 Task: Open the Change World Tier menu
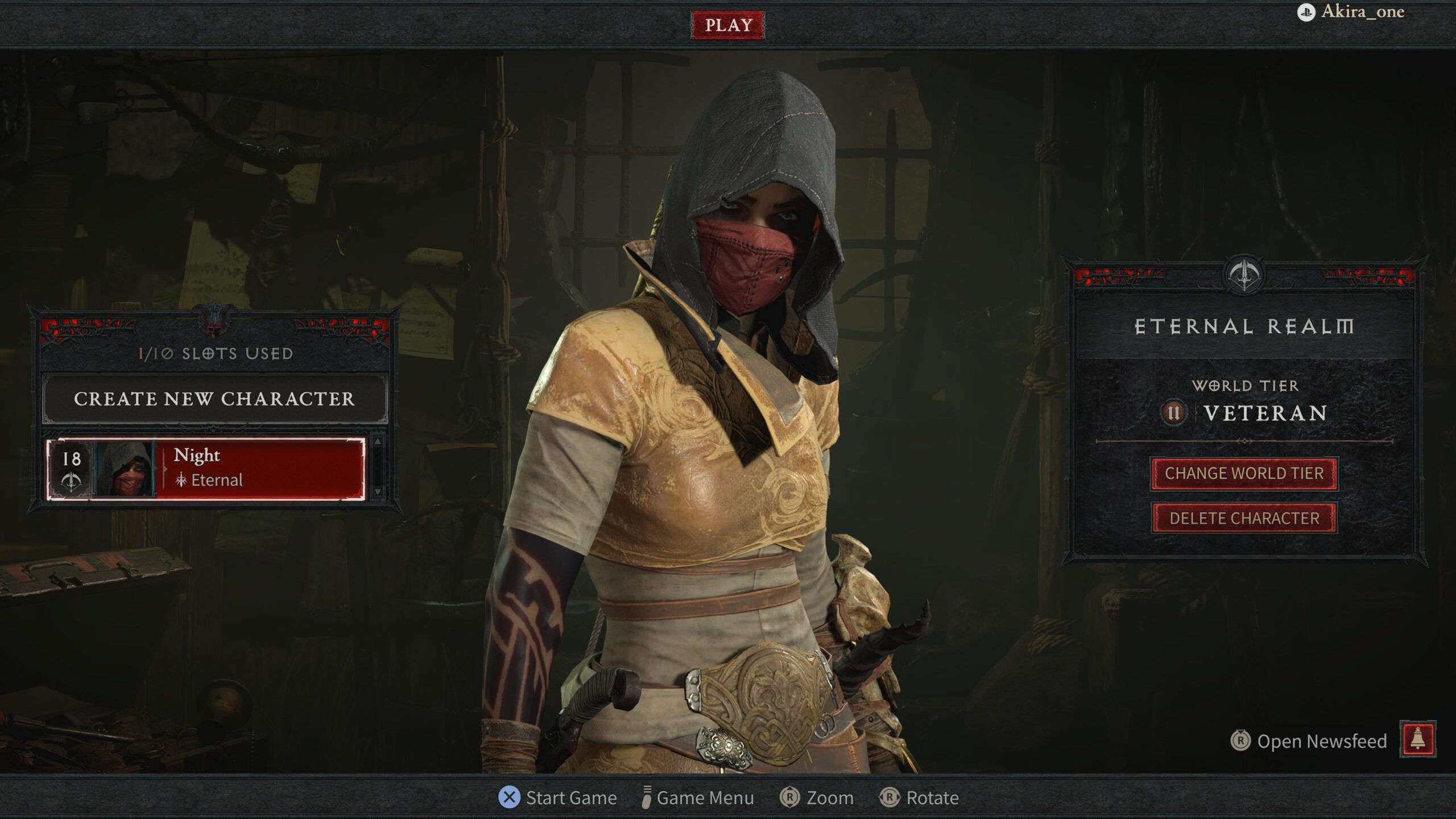[x=1244, y=473]
